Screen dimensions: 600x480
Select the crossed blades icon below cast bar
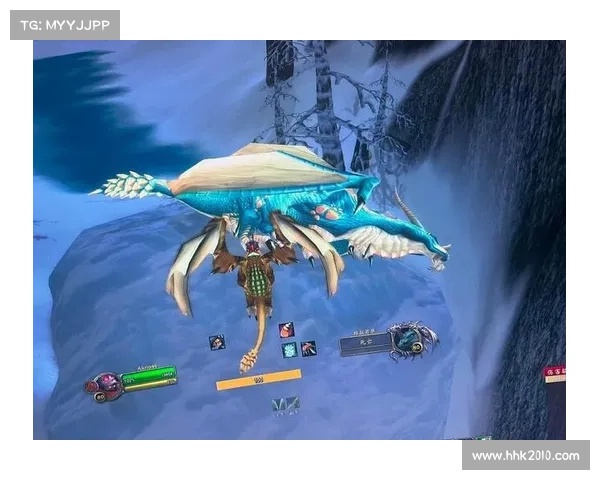click(x=286, y=404)
